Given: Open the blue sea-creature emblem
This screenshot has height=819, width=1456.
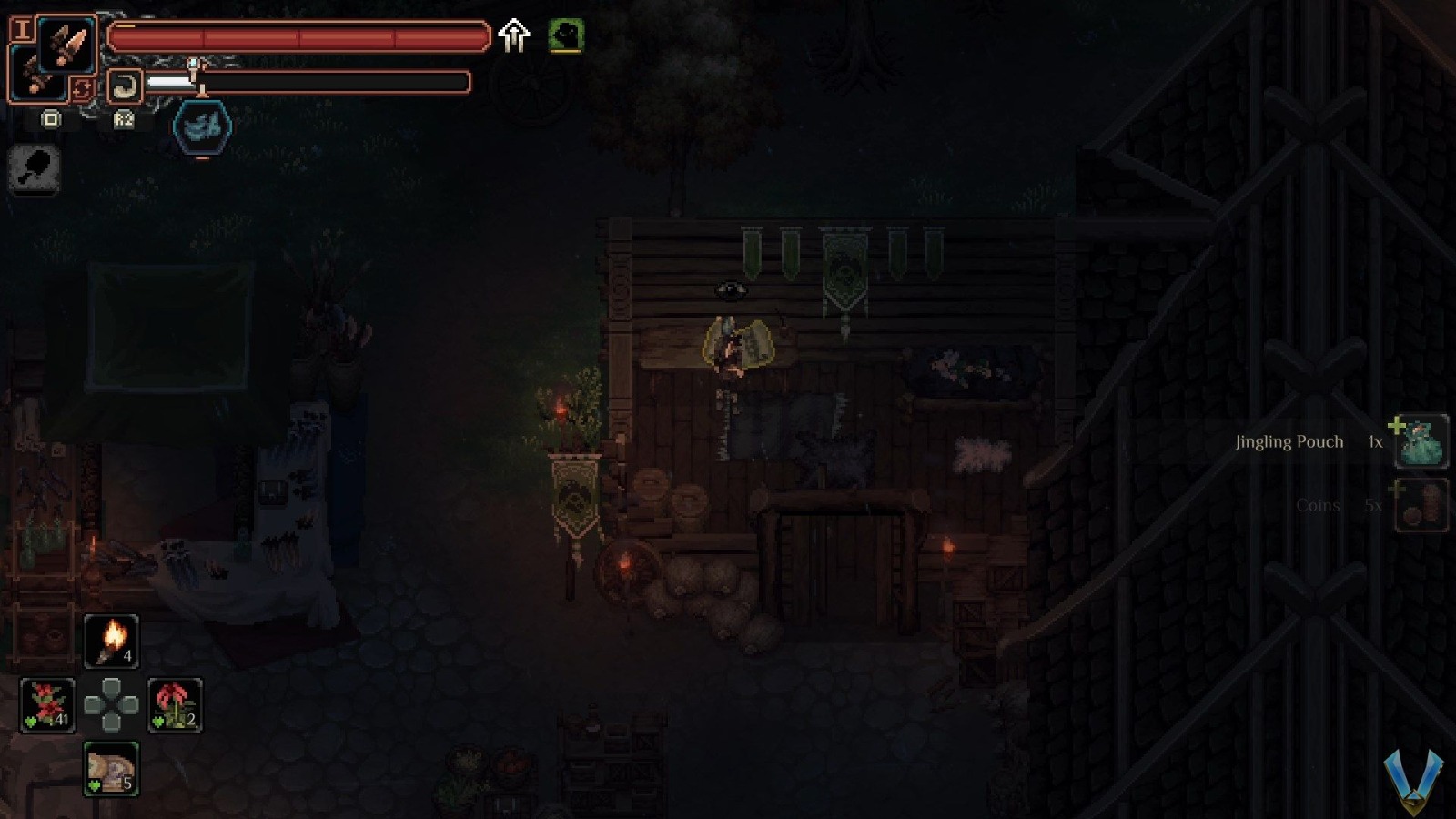Looking at the screenshot, I should 202,127.
